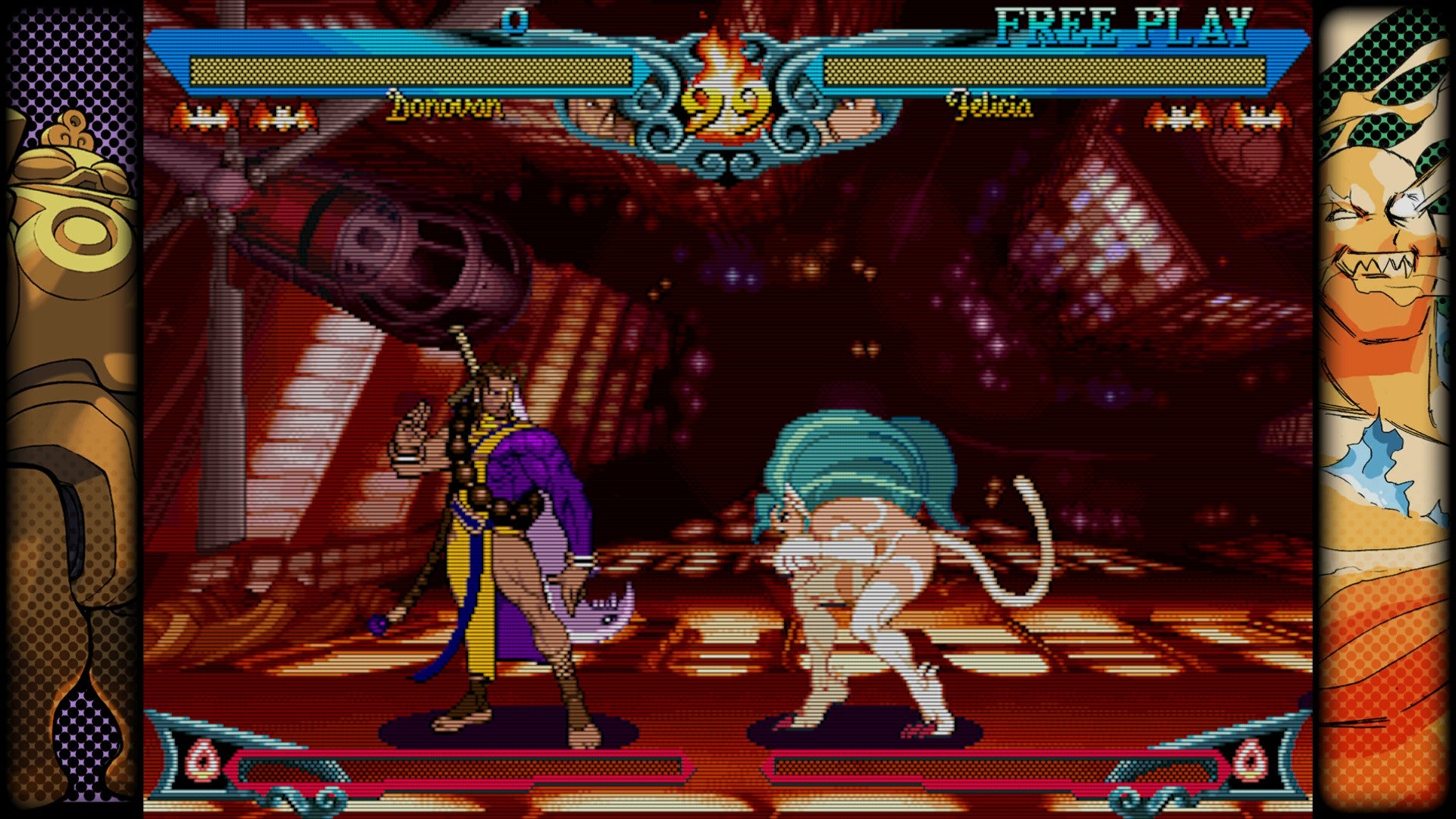Click the rightmost bat icon on Felicia's side
The height and width of the screenshot is (819, 1456).
click(x=1255, y=114)
